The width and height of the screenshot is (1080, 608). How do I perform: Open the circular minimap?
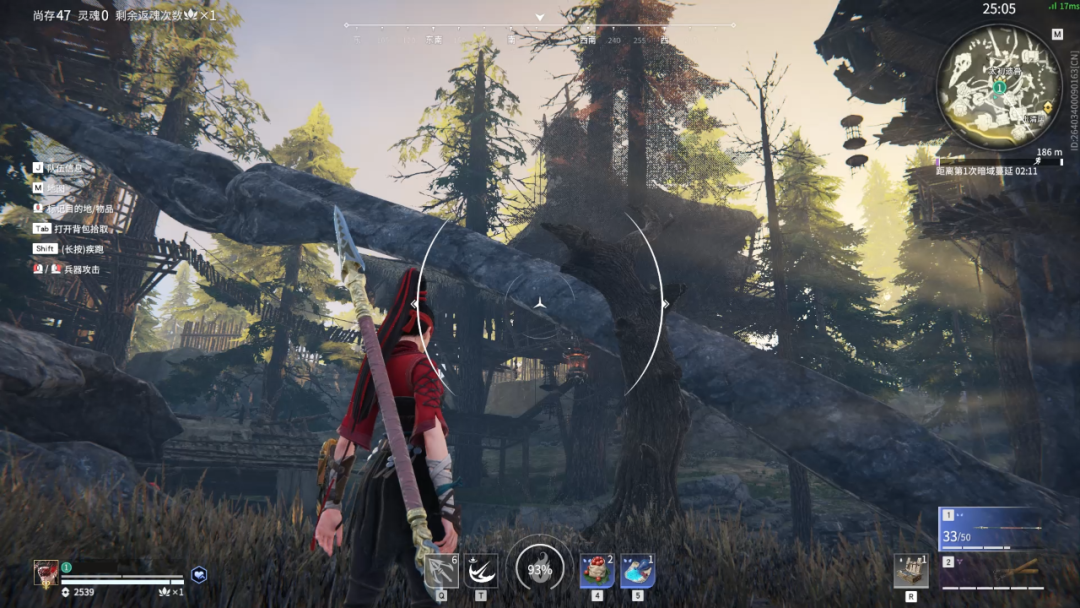(x=998, y=88)
